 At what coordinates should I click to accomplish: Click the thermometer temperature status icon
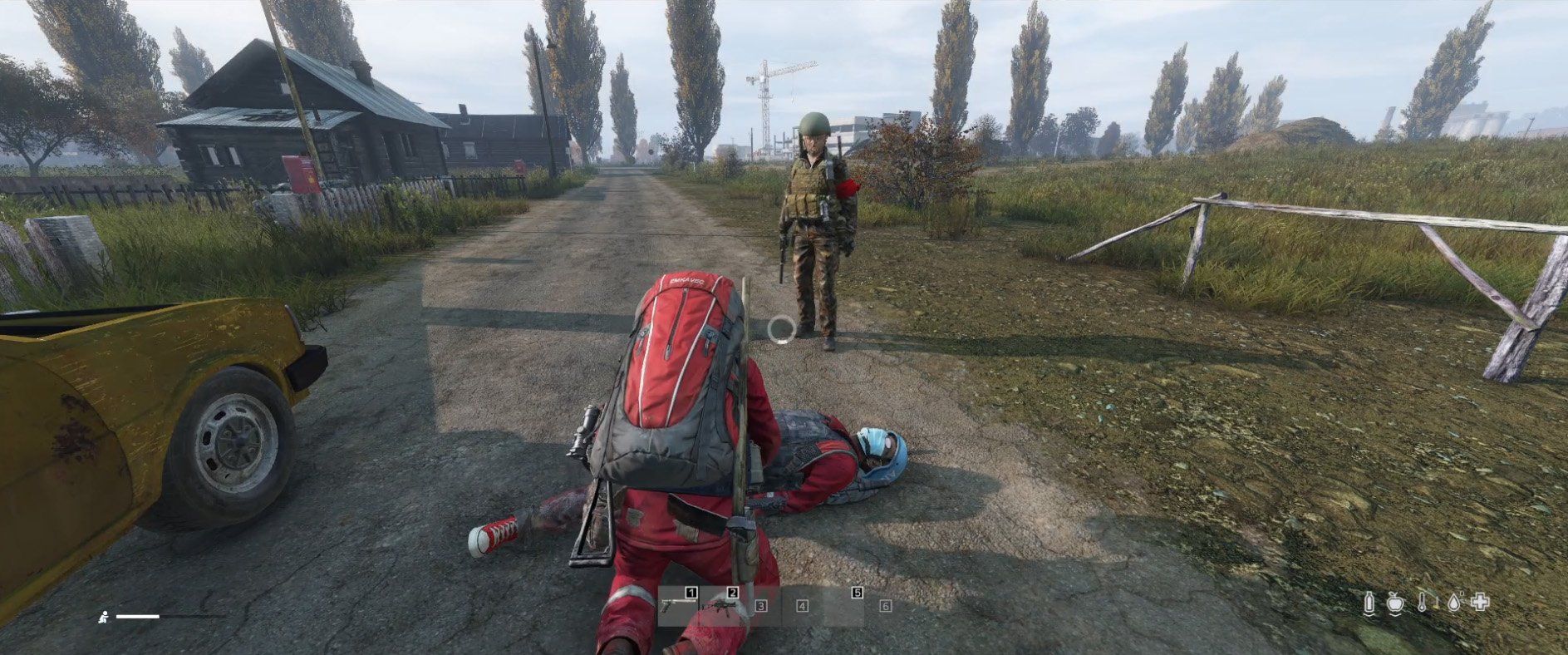(x=1422, y=602)
